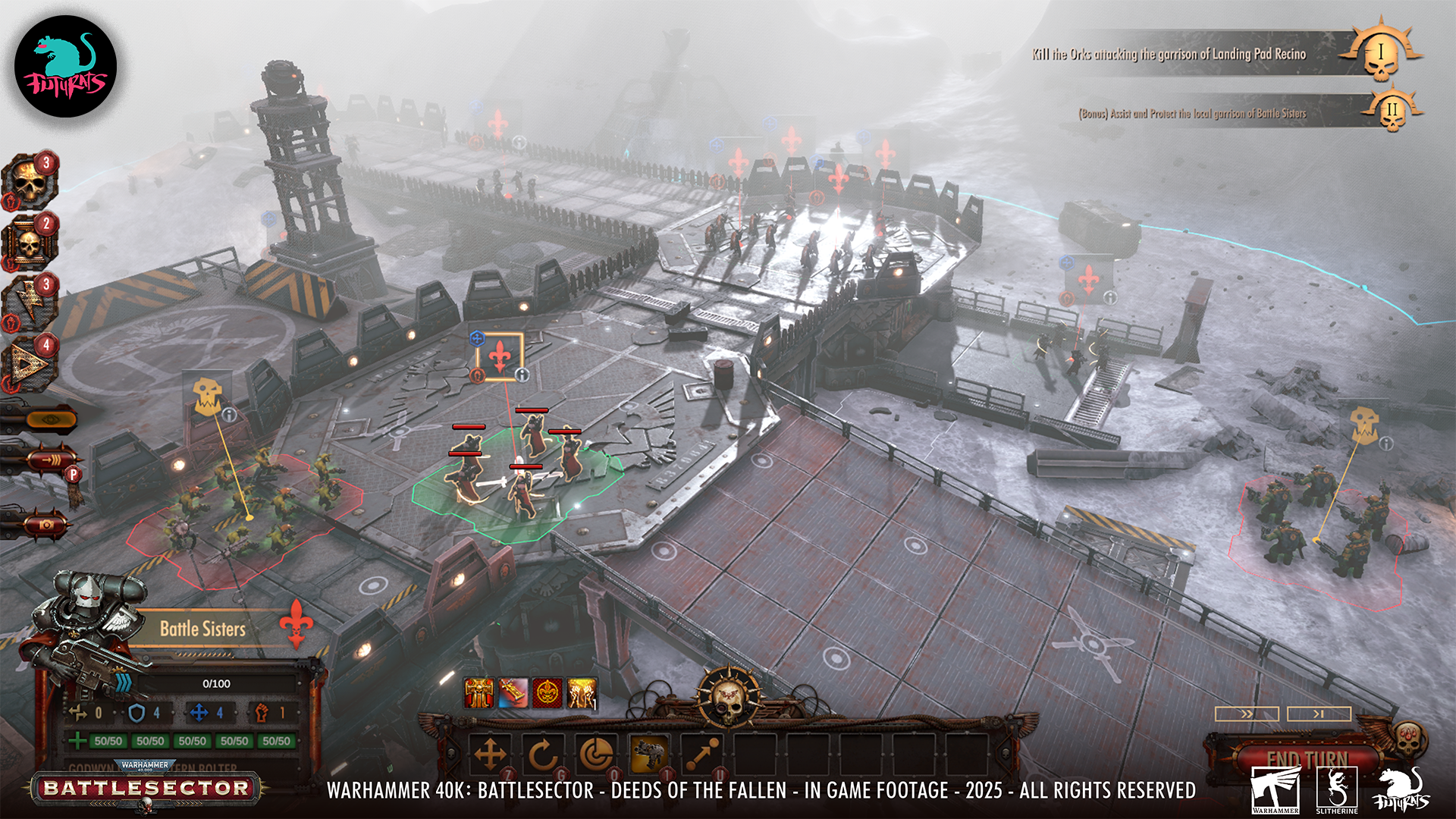Choose the diagonal arrow action in the action bar
1456x819 pixels.
point(702,755)
